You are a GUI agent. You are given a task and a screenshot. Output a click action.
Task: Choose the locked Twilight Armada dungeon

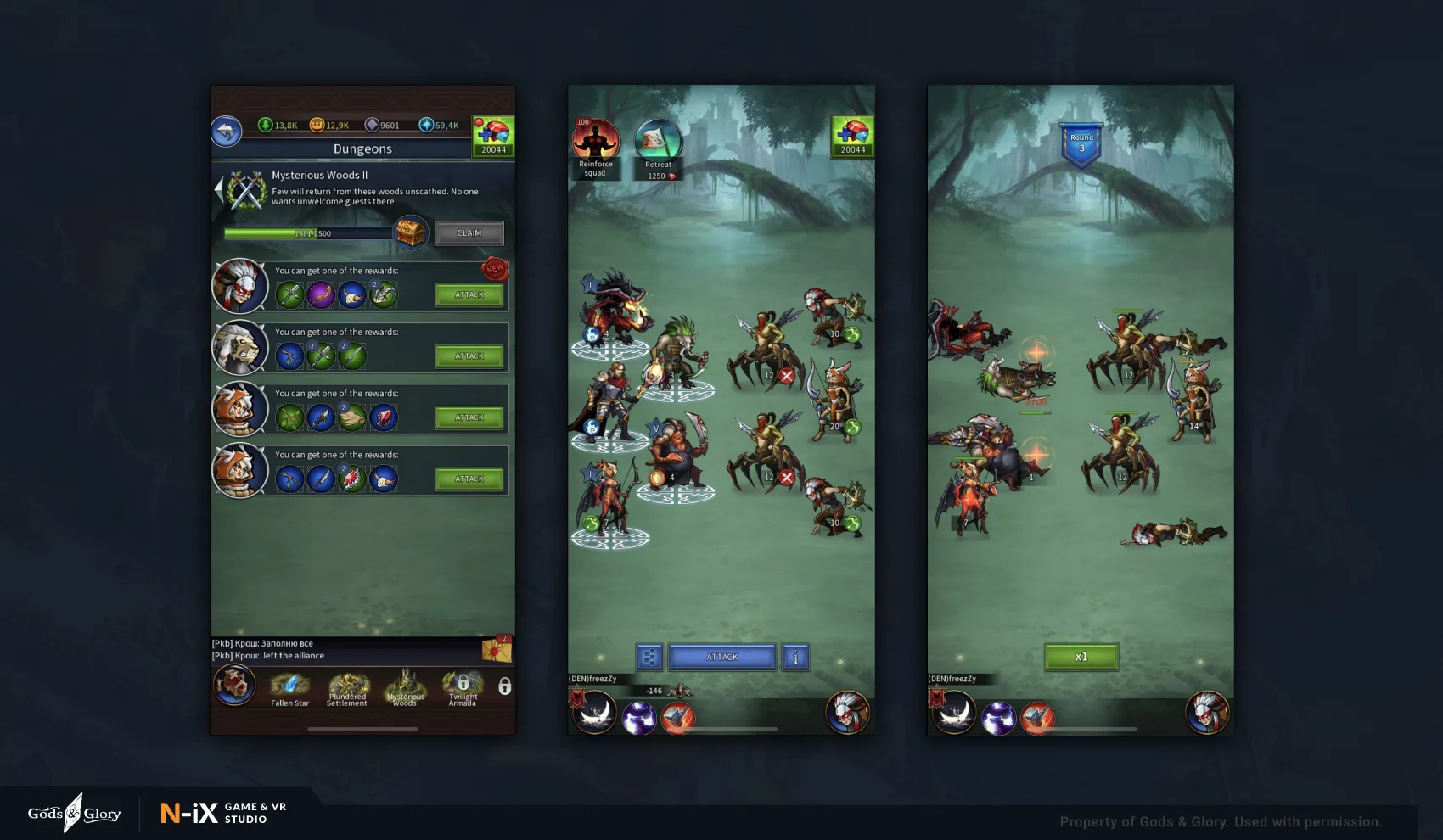[x=463, y=688]
